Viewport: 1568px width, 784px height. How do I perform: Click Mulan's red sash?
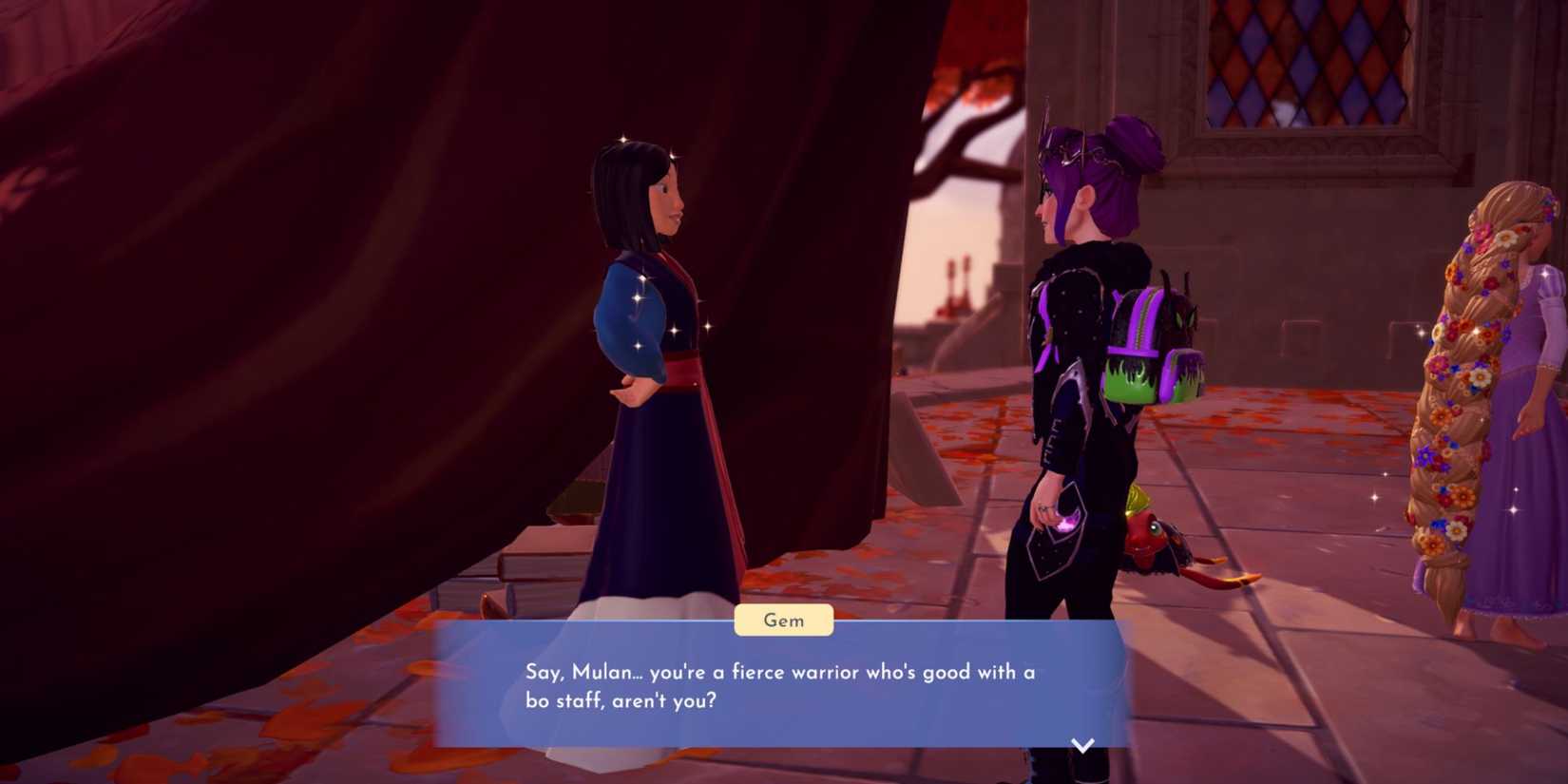pos(679,371)
